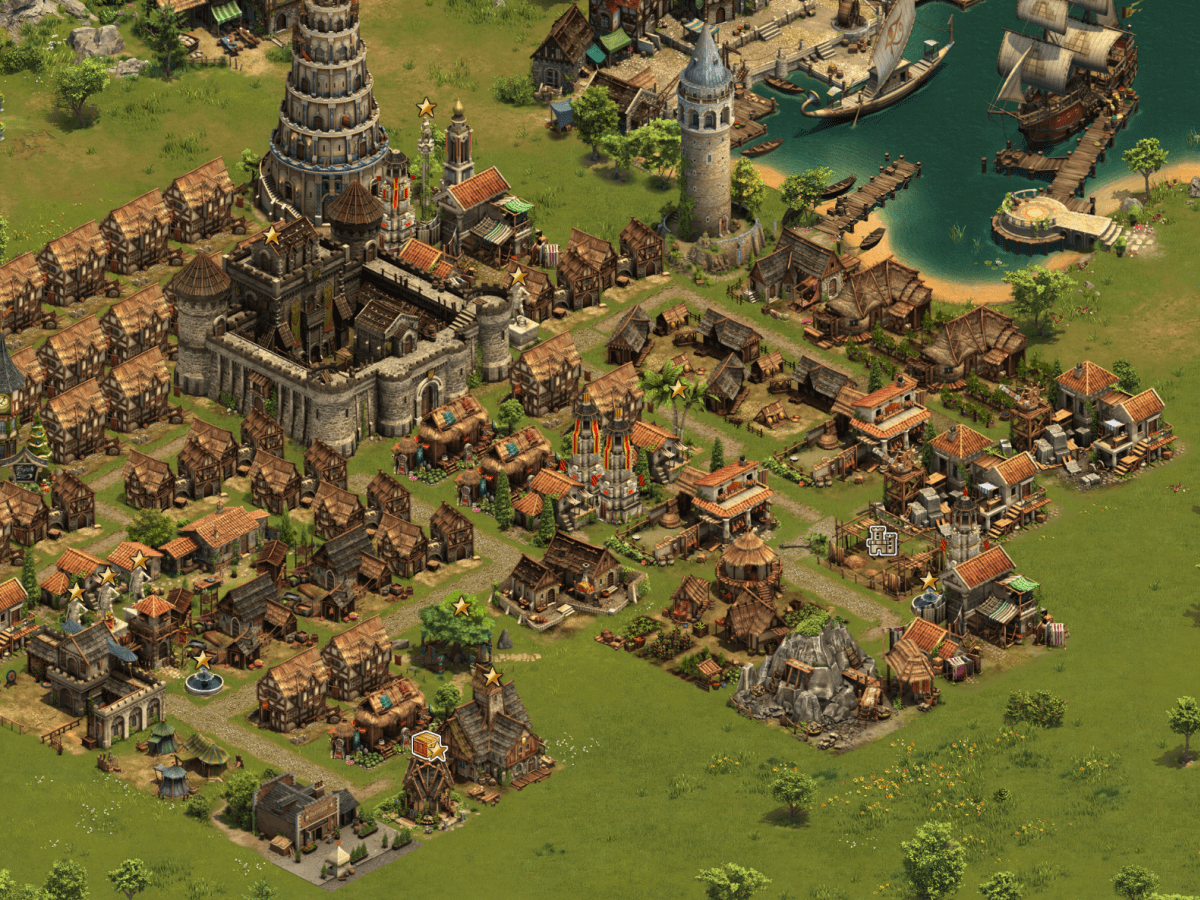Viewport: 1200px width, 900px height.
Task: Click the castle-shaped icon over the construction site
Action: 882,541
